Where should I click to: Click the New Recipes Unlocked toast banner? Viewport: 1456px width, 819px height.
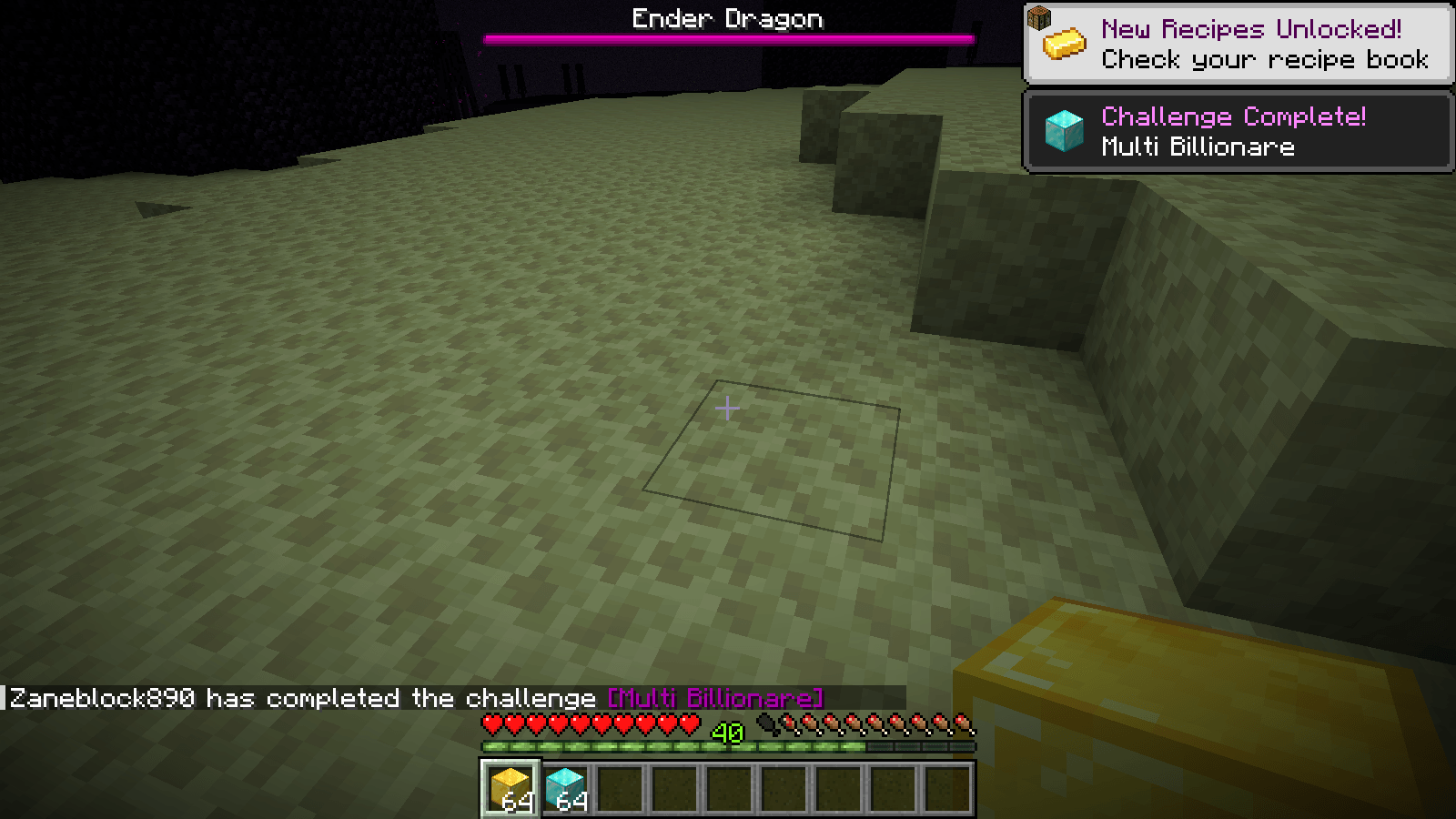coord(1238,43)
